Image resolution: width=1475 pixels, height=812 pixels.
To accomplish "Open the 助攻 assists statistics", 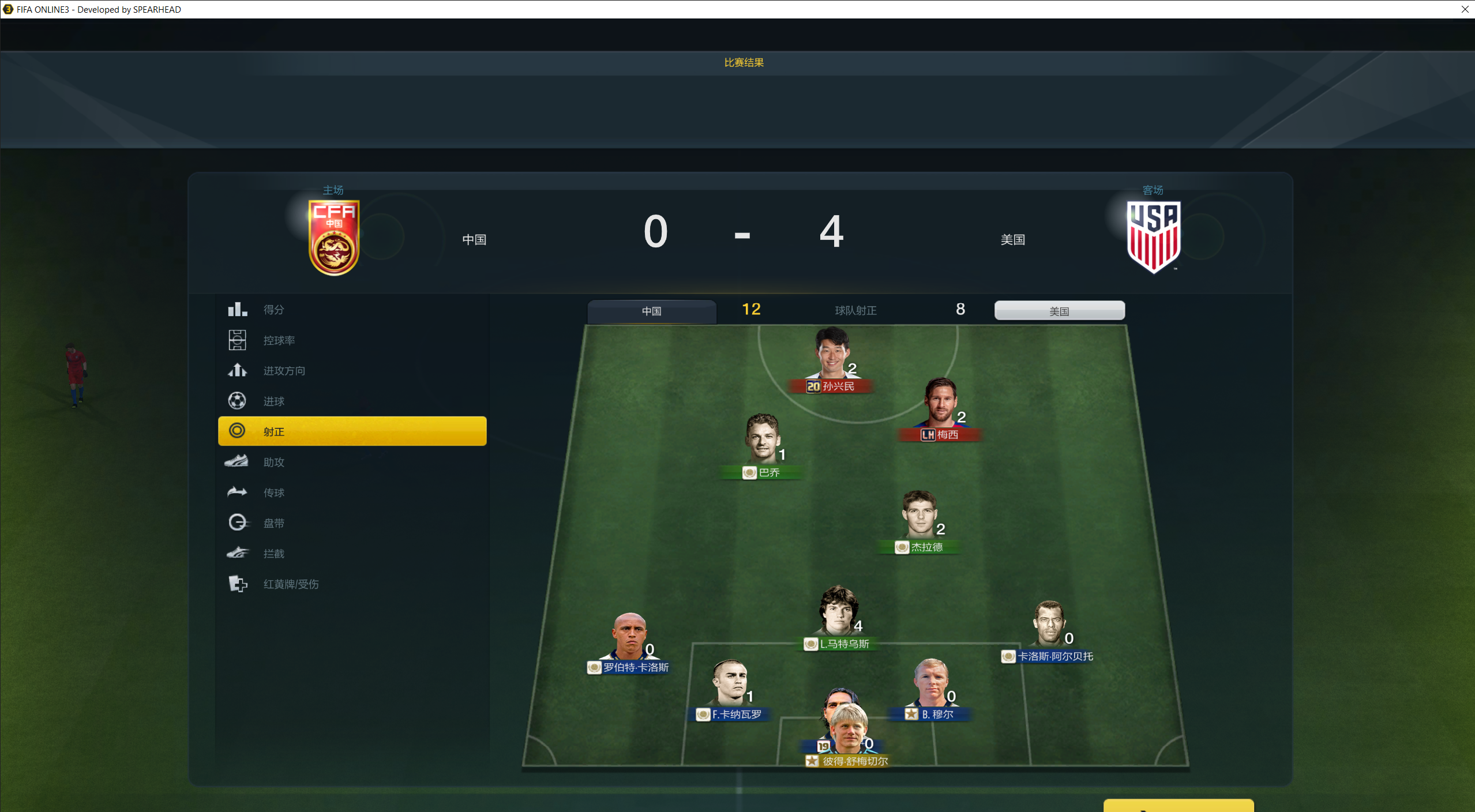I will click(x=274, y=462).
